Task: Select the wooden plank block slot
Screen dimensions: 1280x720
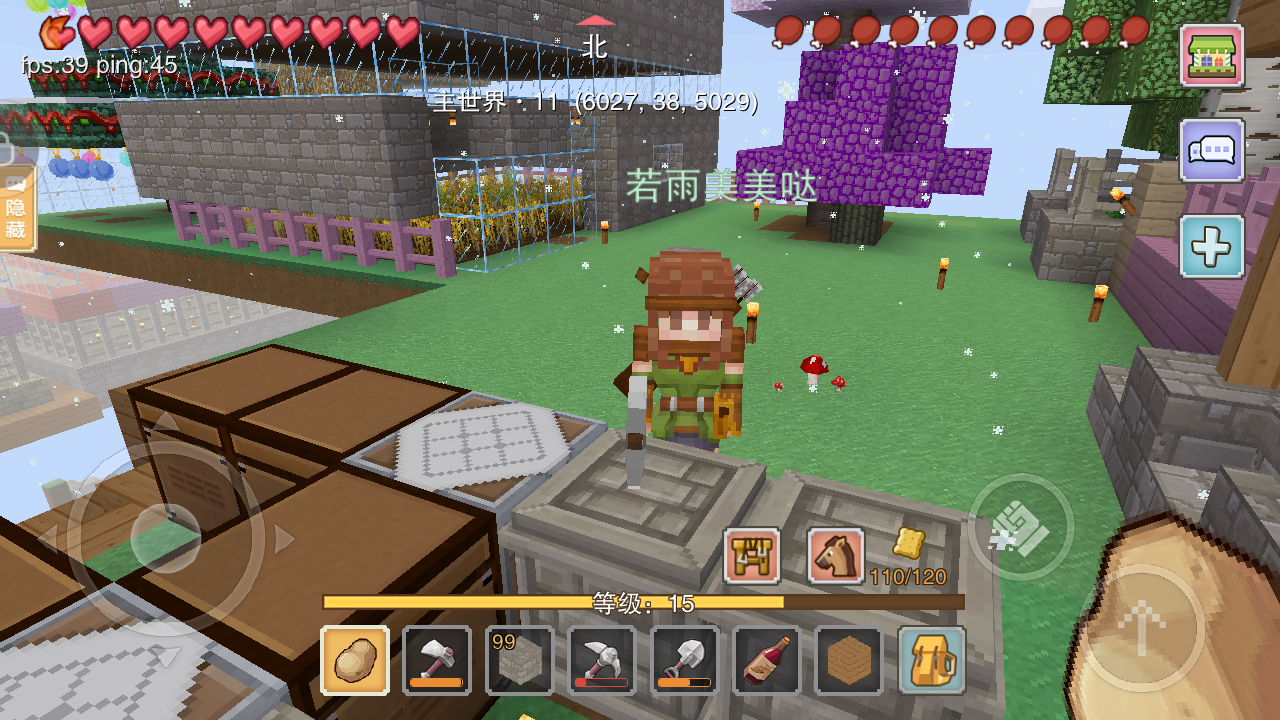Action: pos(848,660)
